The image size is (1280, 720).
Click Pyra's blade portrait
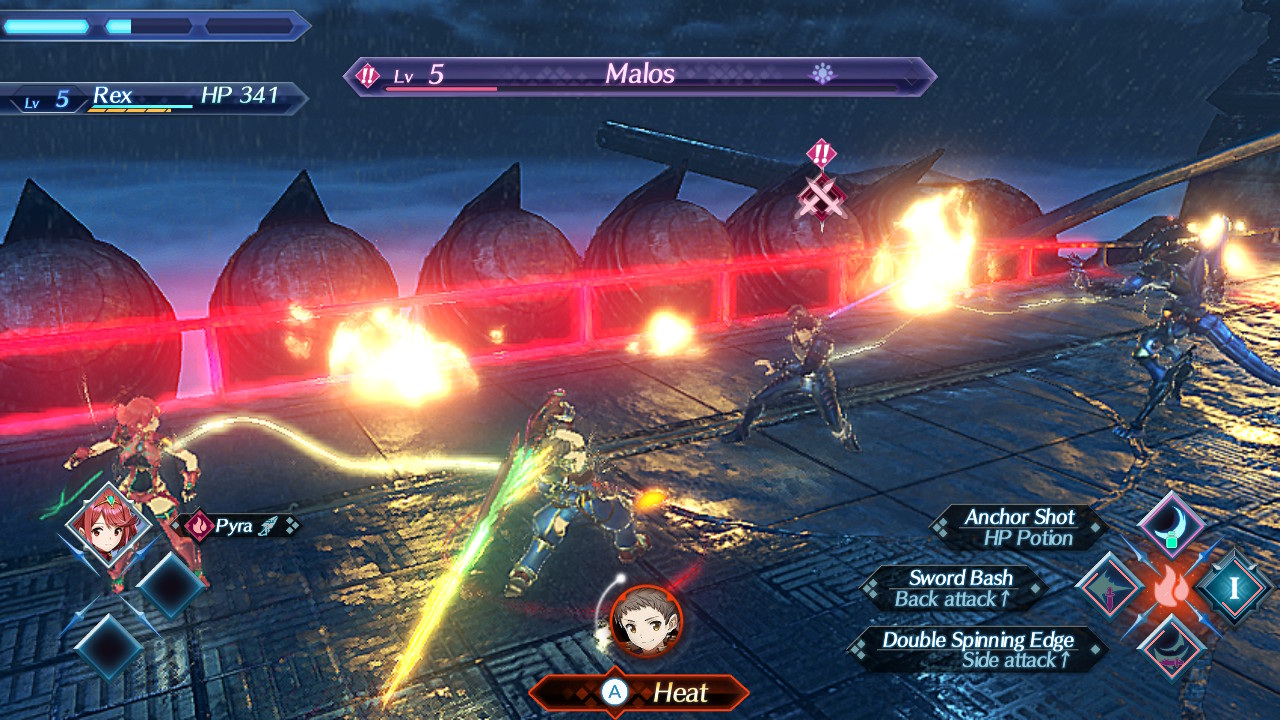[x=108, y=526]
